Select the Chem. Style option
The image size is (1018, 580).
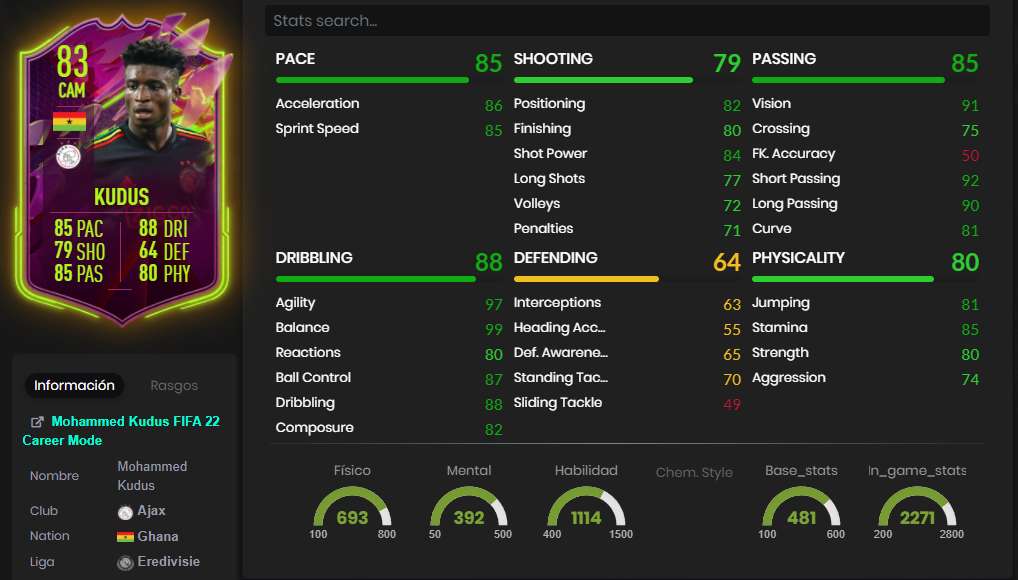694,472
